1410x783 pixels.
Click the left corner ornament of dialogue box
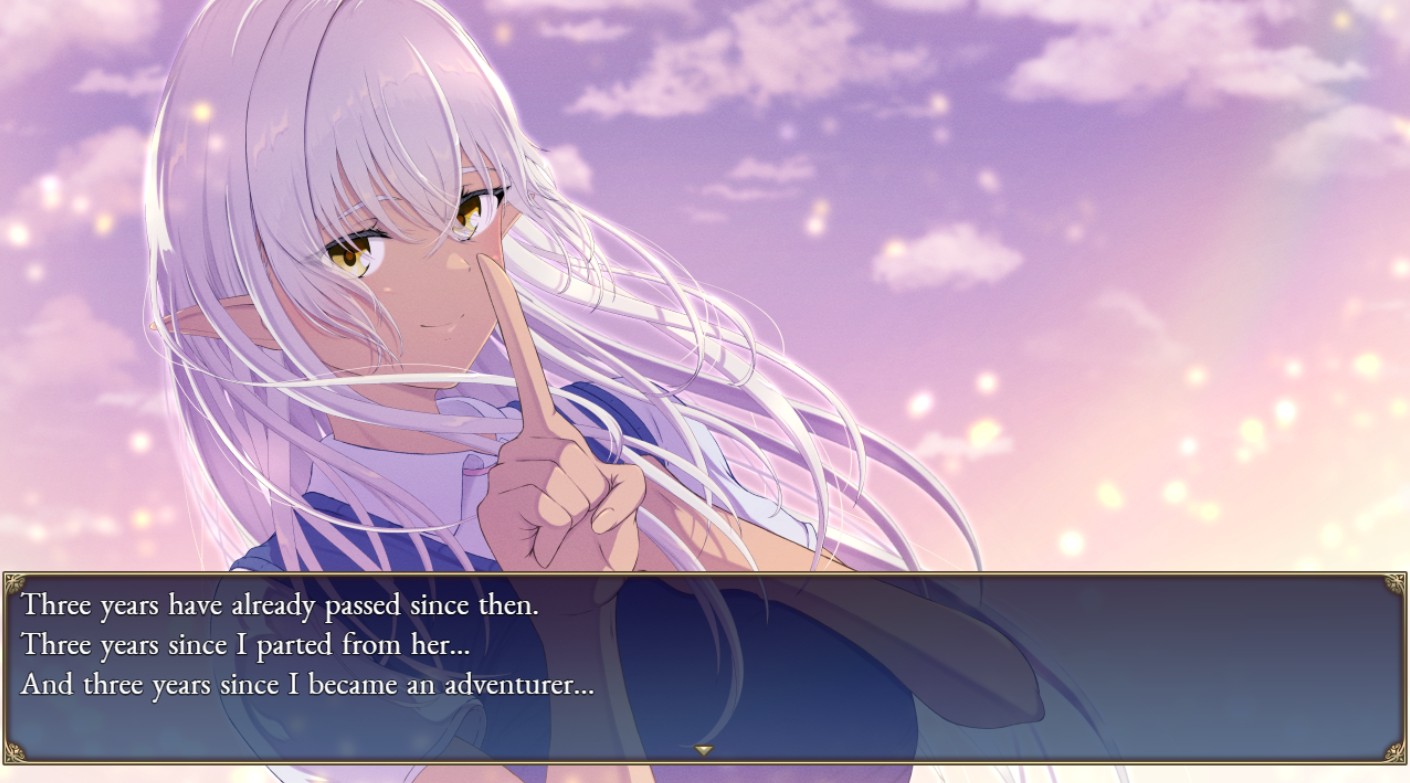click(x=16, y=581)
